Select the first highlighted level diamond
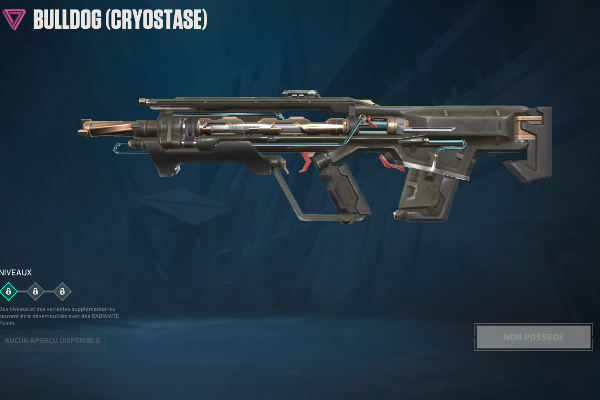 click(x=10, y=291)
